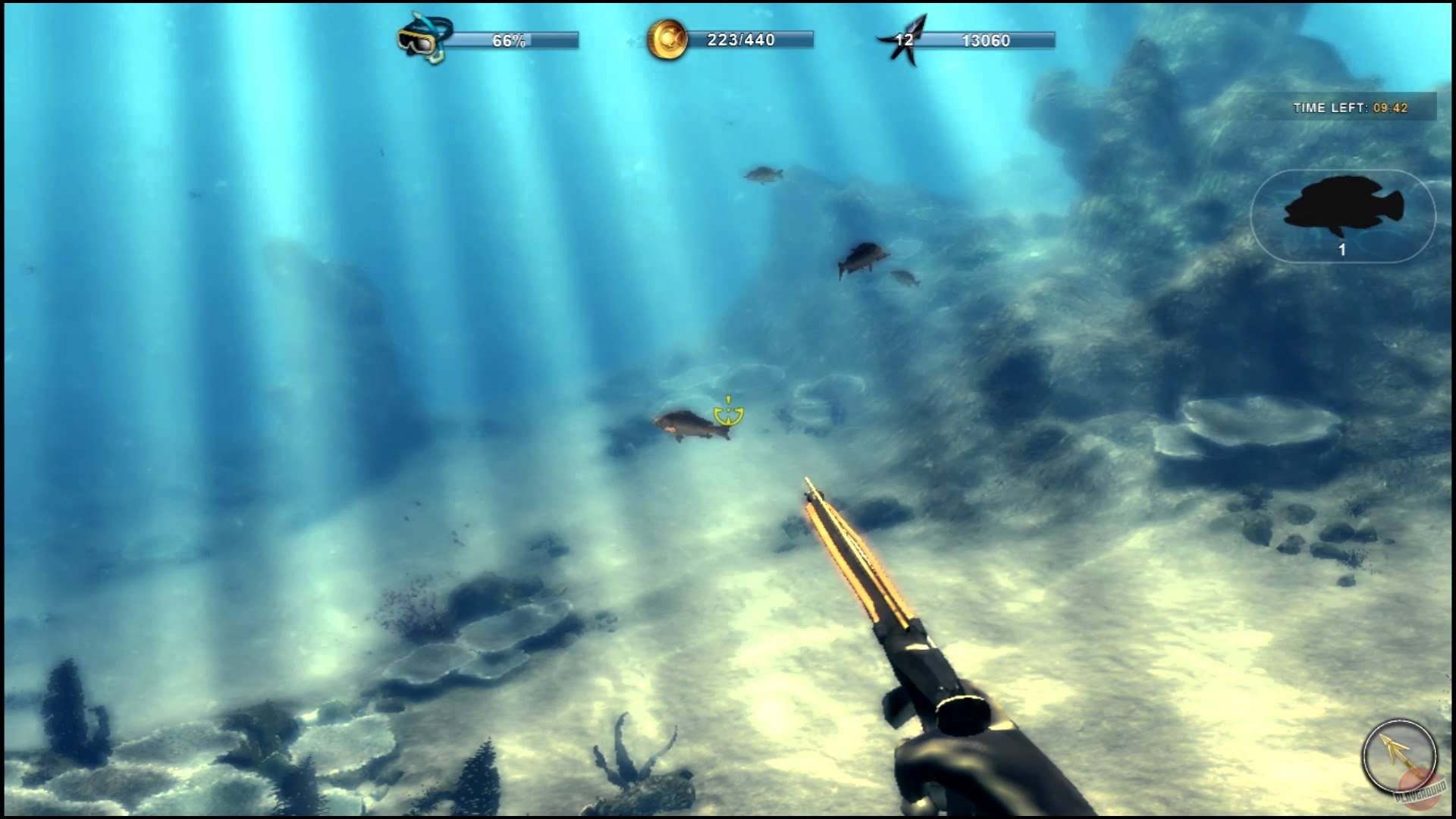Click the coin counter showing 223/440
The image size is (1456, 819).
pyautogui.click(x=739, y=40)
